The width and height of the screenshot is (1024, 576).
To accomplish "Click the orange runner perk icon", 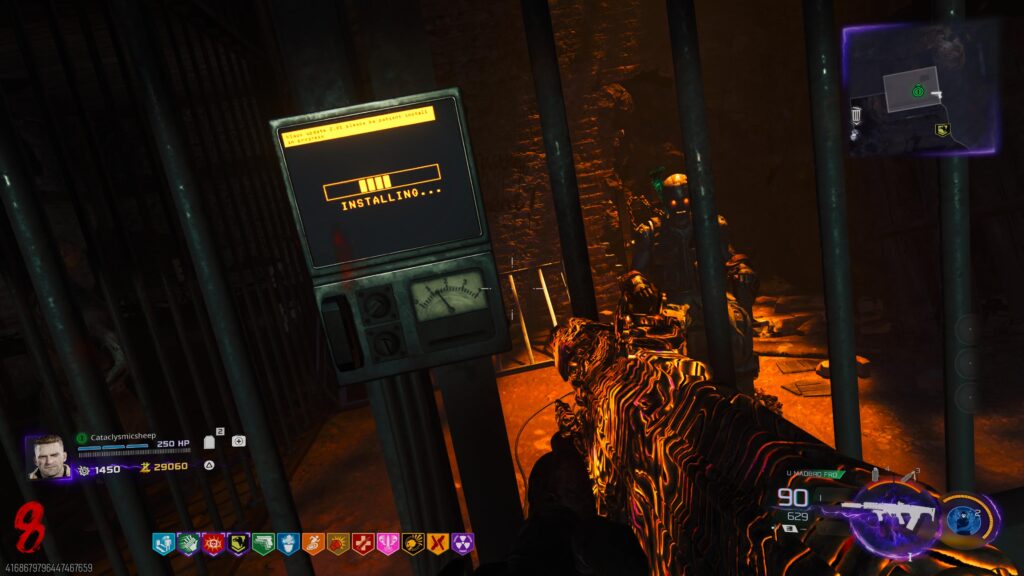I will point(313,543).
